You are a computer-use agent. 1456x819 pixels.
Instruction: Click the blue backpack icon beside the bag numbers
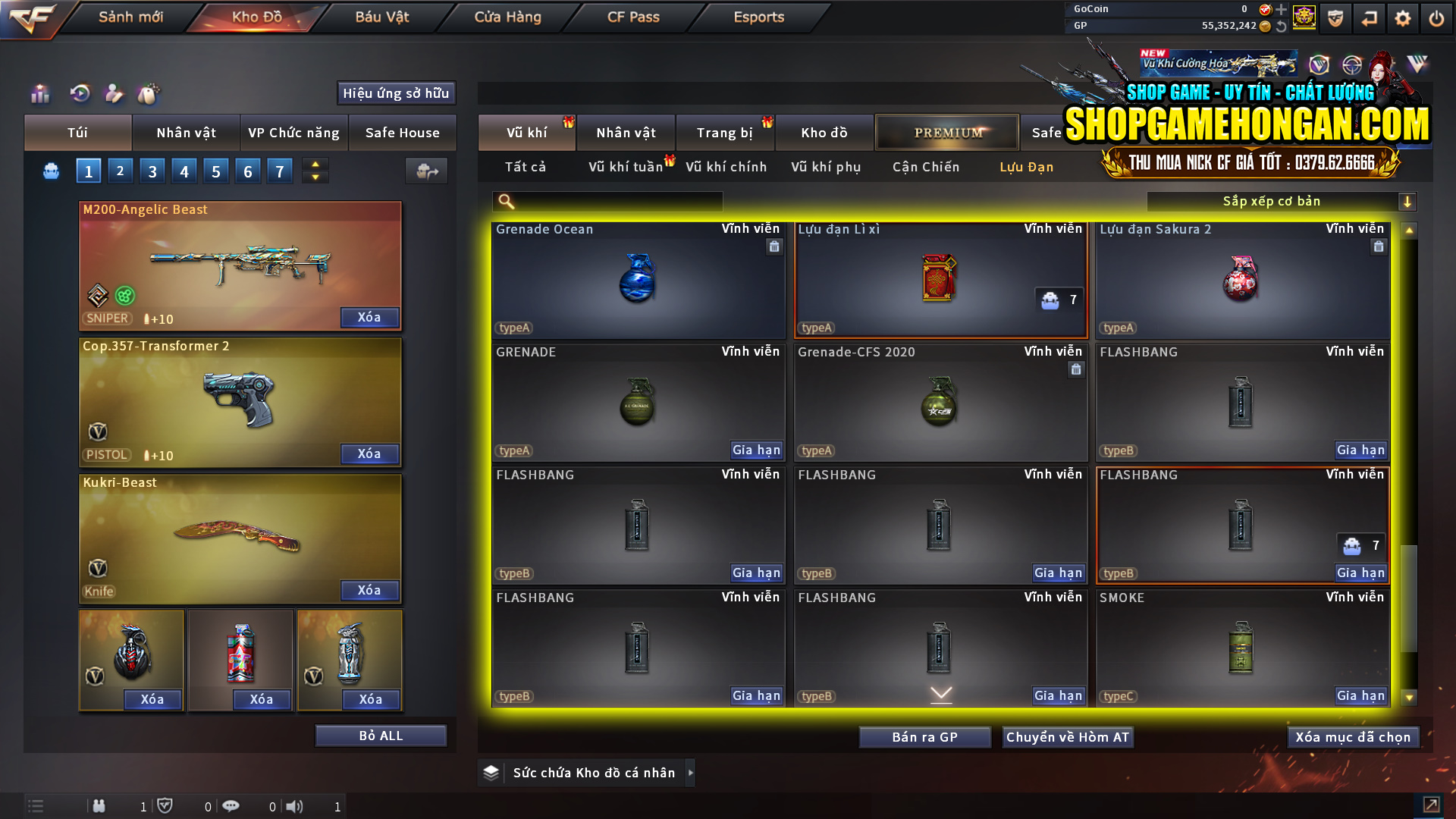51,171
